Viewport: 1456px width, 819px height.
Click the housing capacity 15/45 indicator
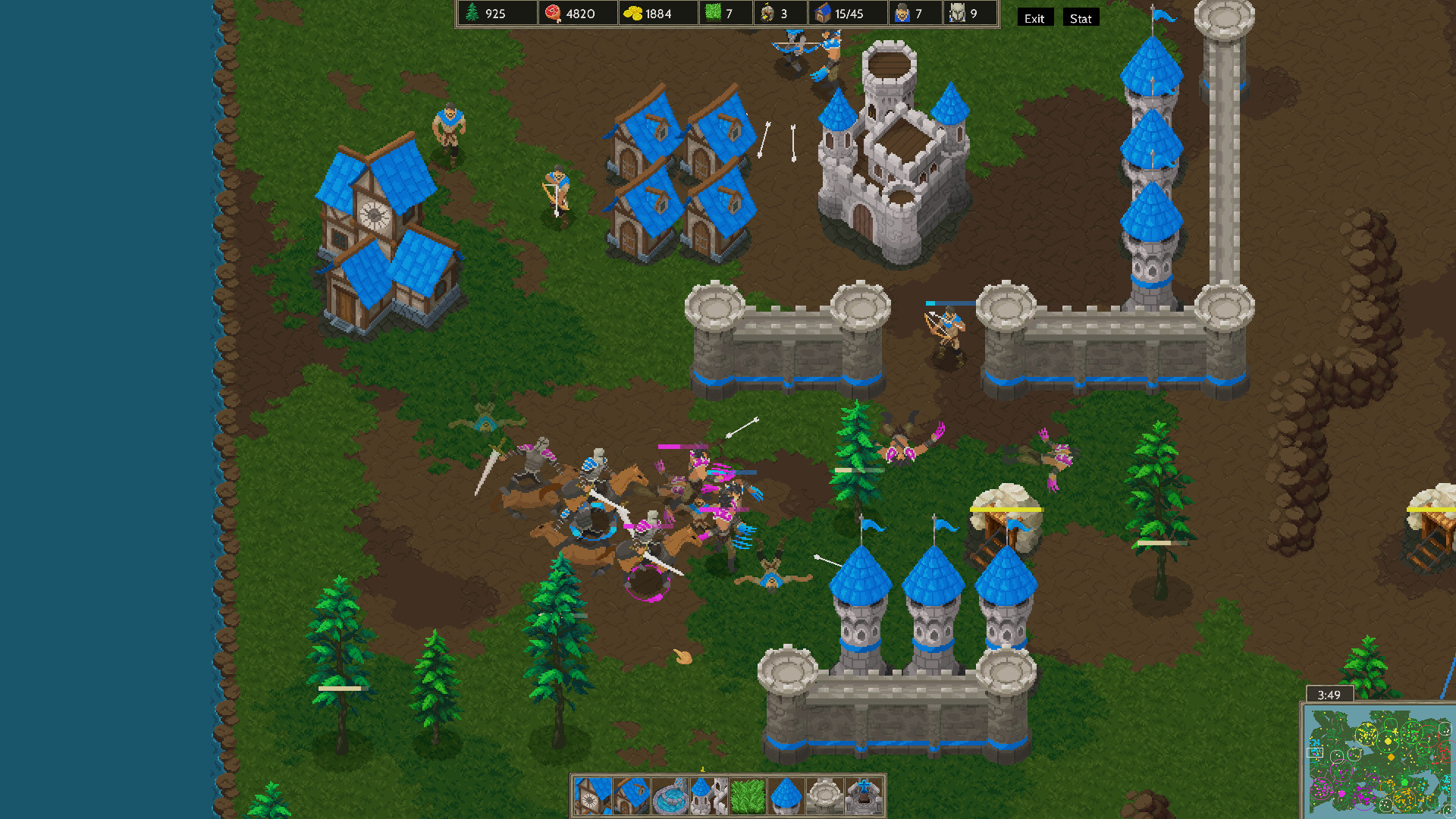[834, 13]
